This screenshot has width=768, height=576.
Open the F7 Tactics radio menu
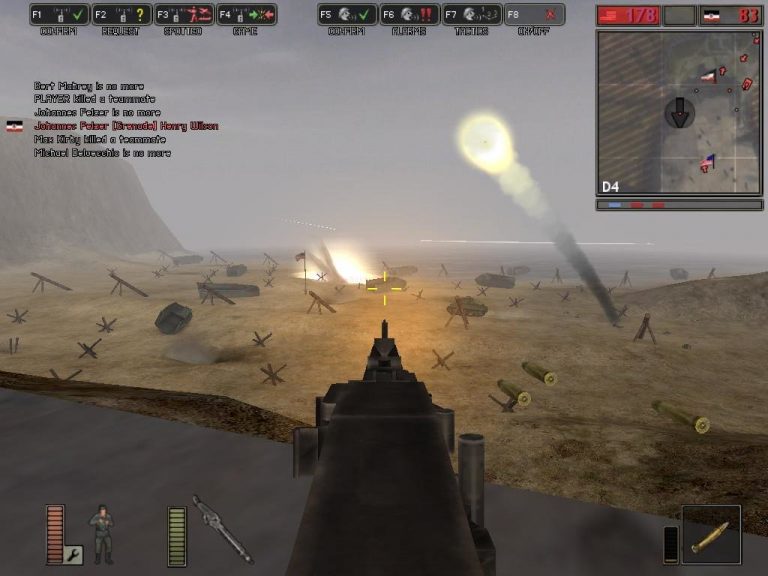(x=471, y=15)
